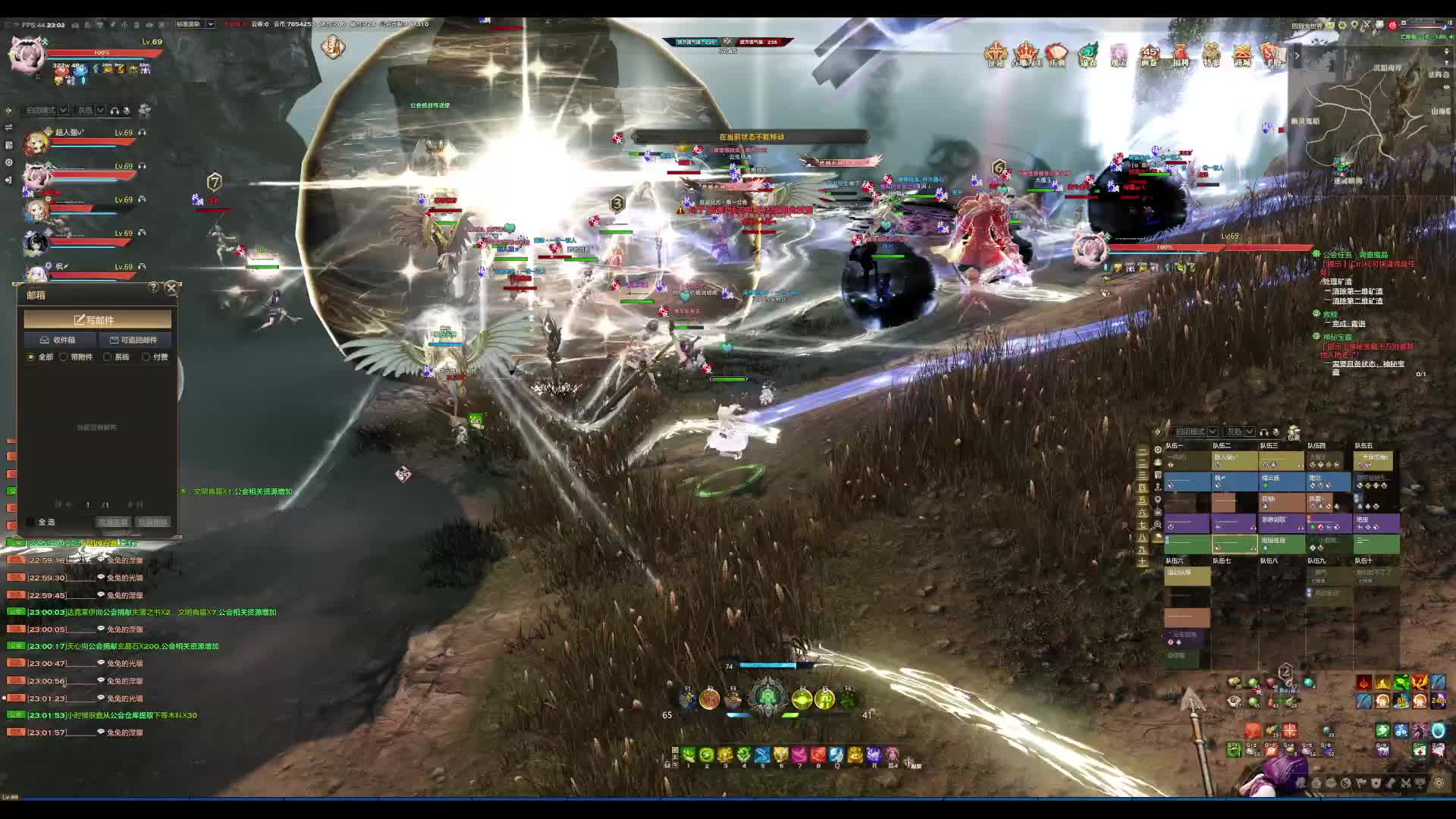
Task: Tick the 全选 select-all checkbox
Action: (x=31, y=522)
